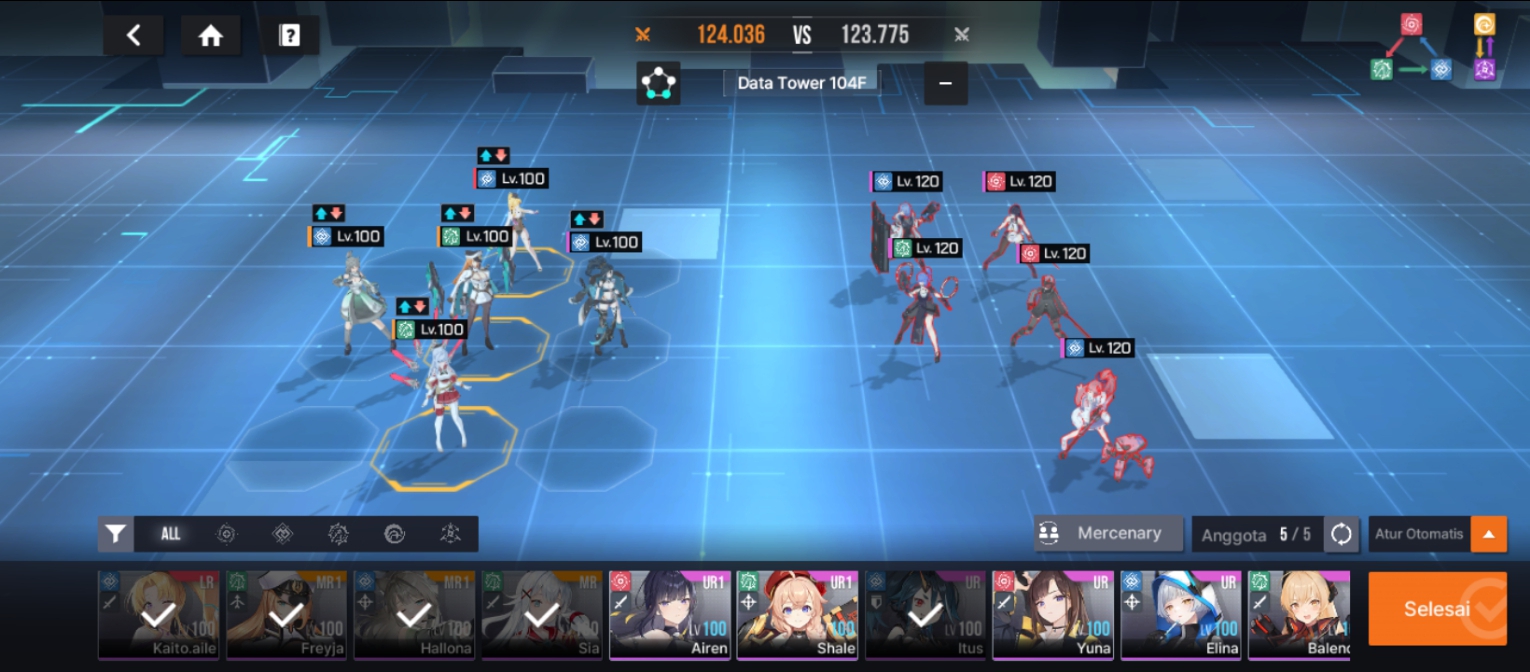Deselect the Freyja character card

click(287, 615)
